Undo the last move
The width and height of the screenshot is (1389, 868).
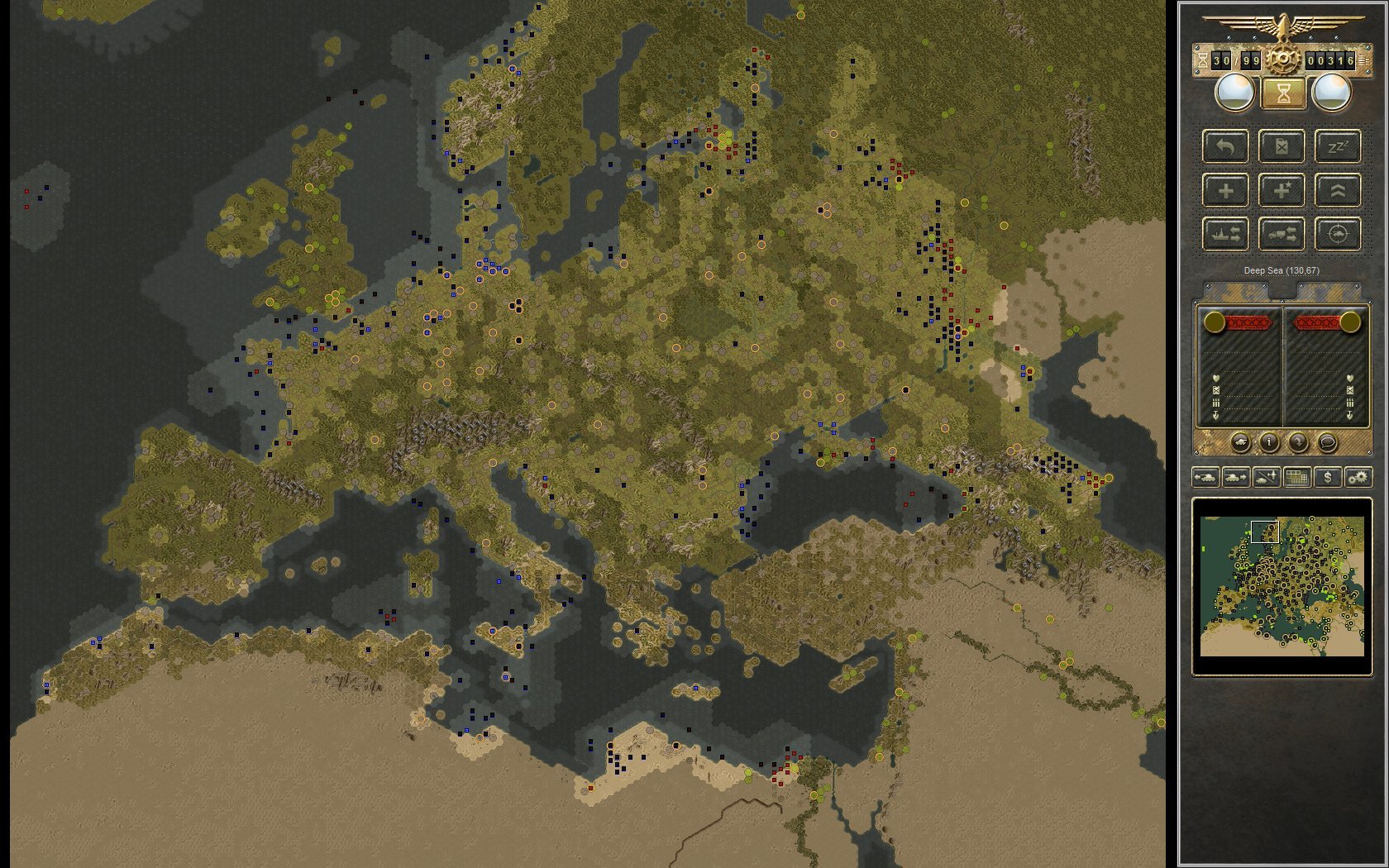[x=1226, y=147]
